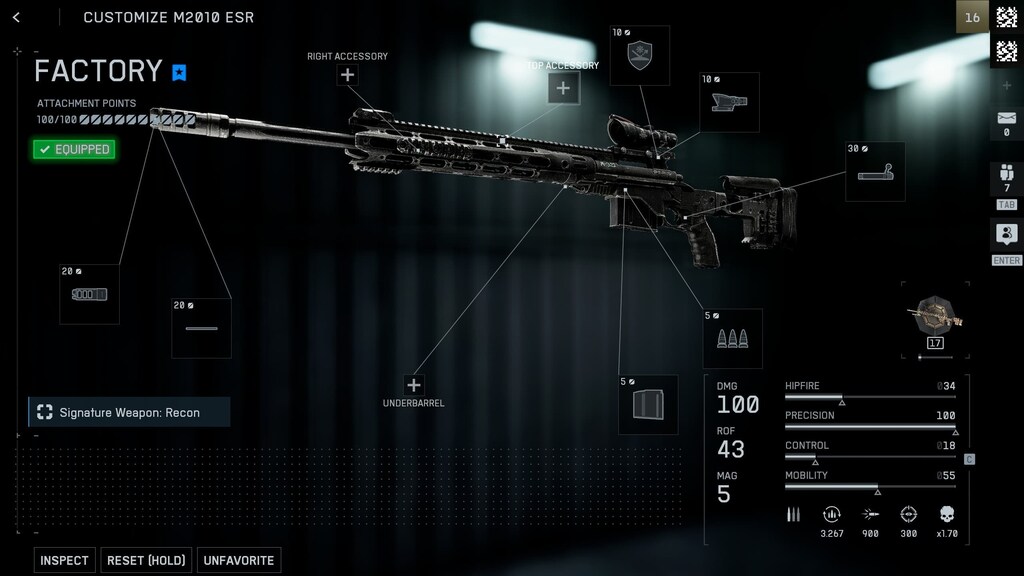Select the muzzle brake attachment slot
Screen dimensions: 1024x576
[89, 294]
